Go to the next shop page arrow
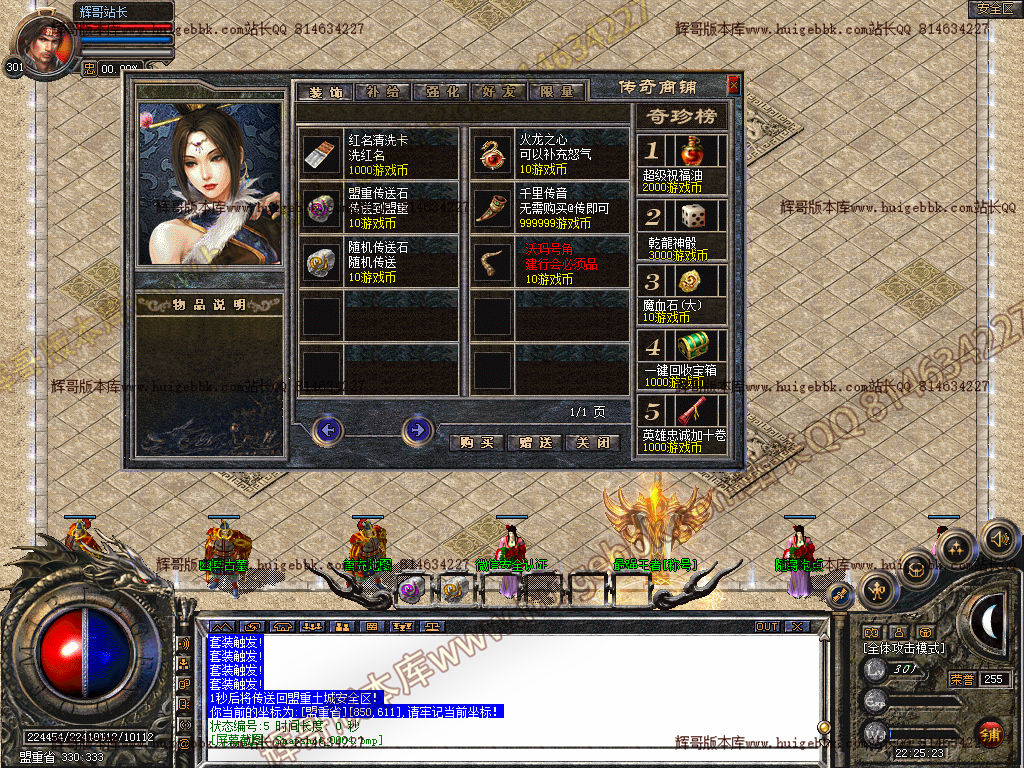This screenshot has height=768, width=1024. click(x=417, y=430)
